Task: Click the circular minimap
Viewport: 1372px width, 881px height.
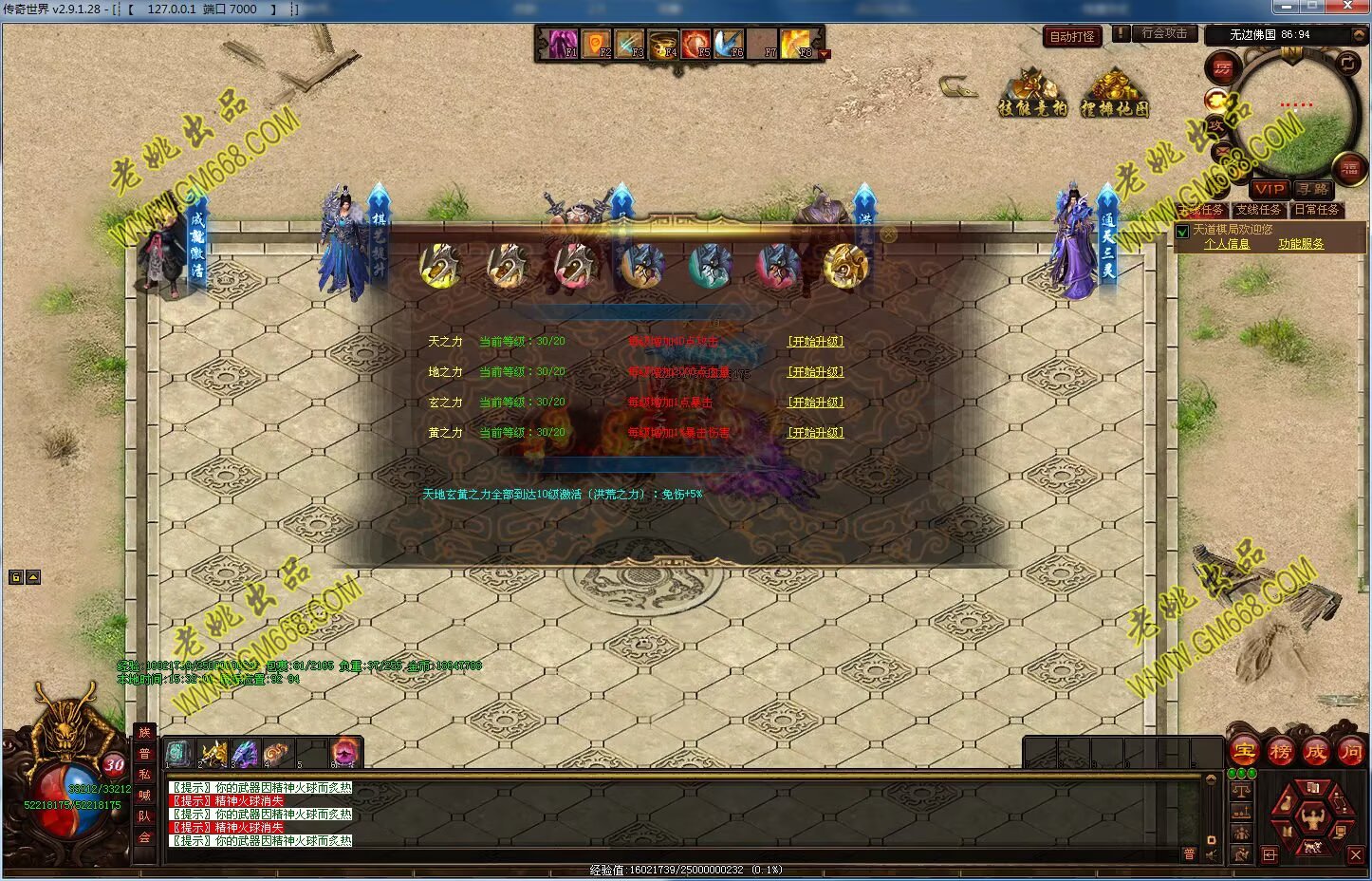Action: click(1296, 110)
